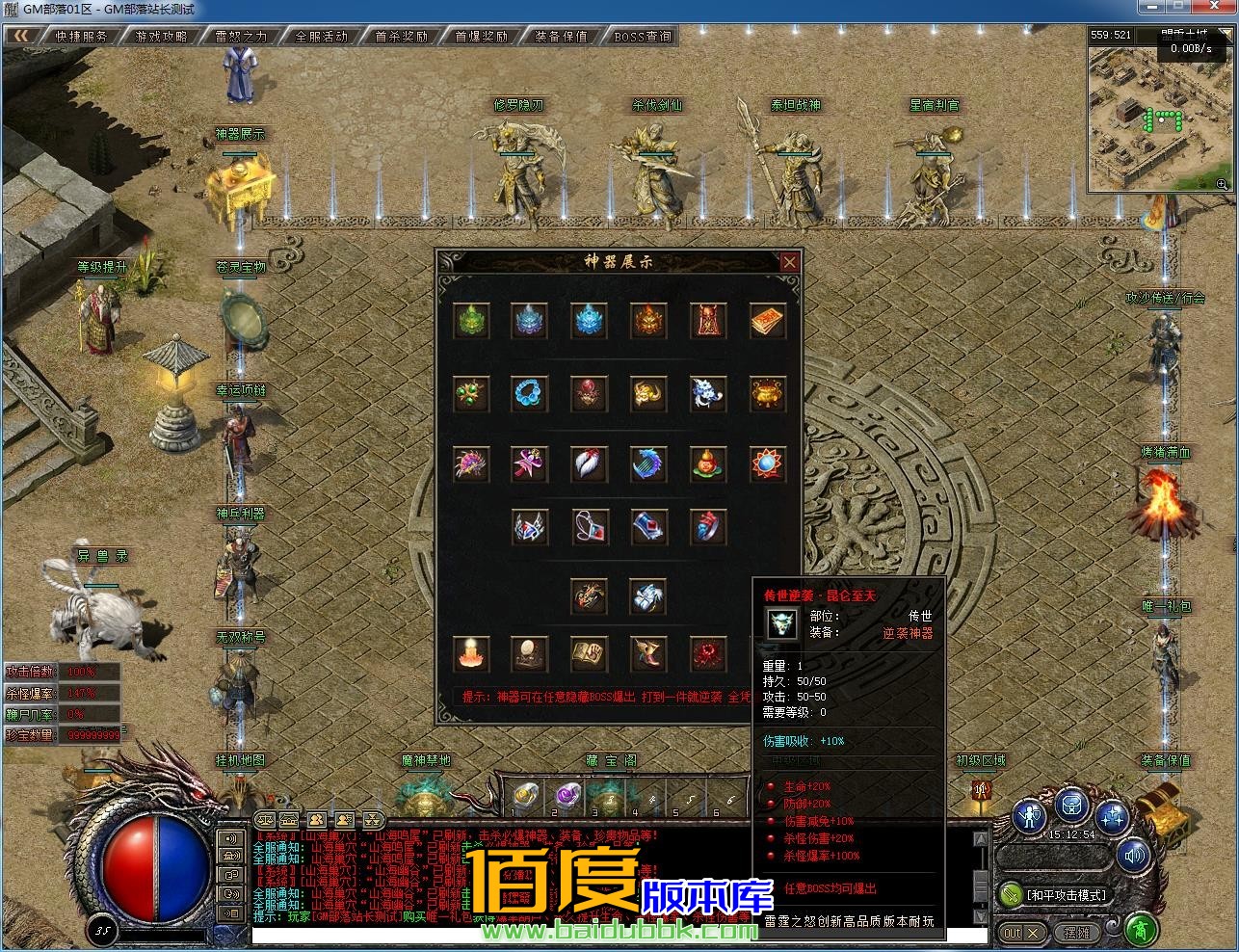Click the balance scale icon on chat toolbar
This screenshot has height=952, width=1239.
pyautogui.click(x=264, y=819)
